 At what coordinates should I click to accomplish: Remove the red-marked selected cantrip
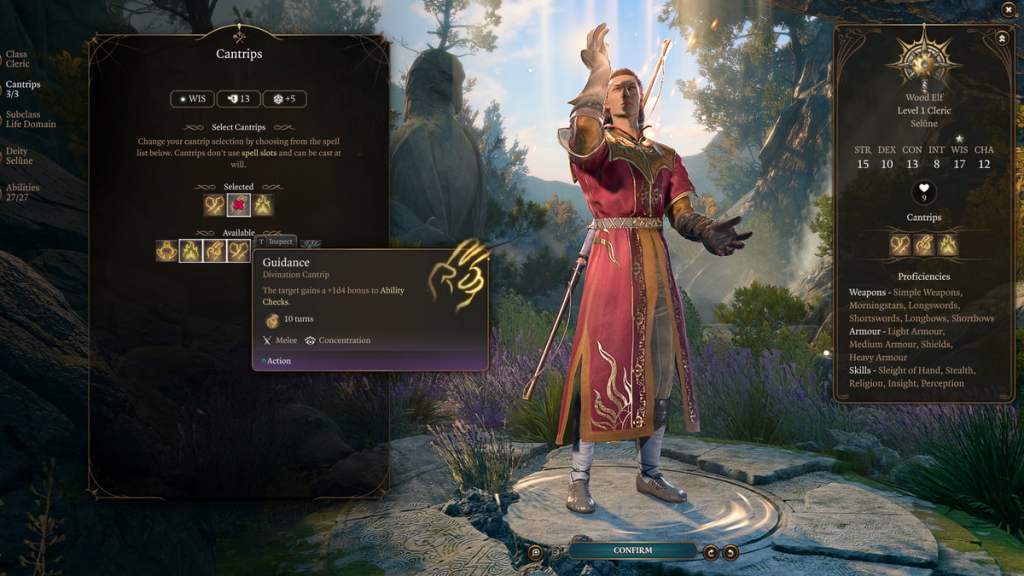coord(238,205)
